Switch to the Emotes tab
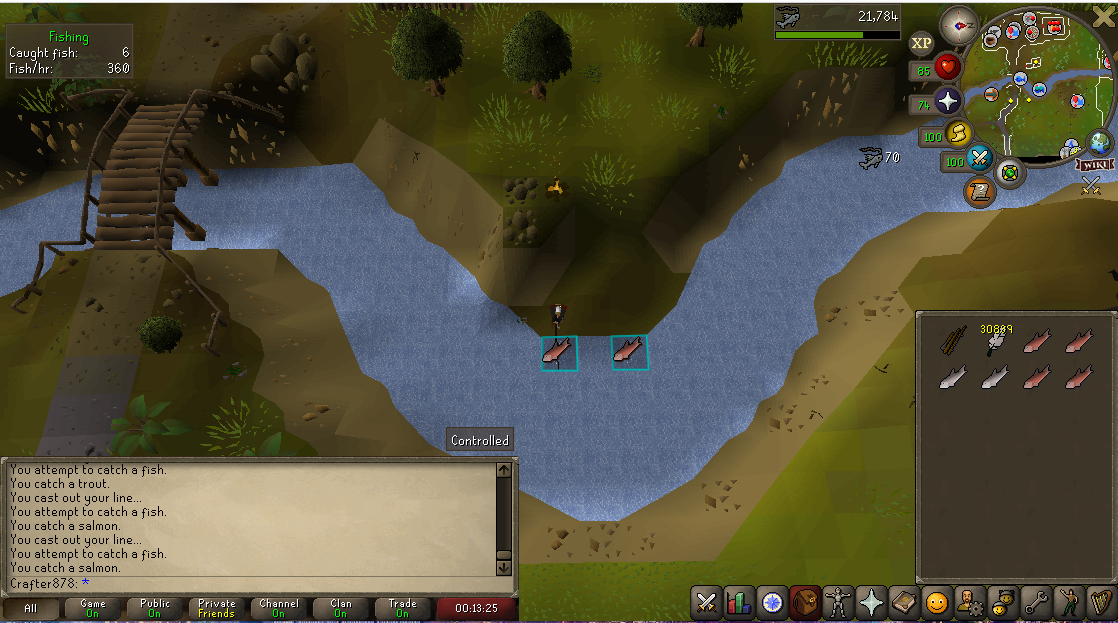 click(x=1068, y=603)
